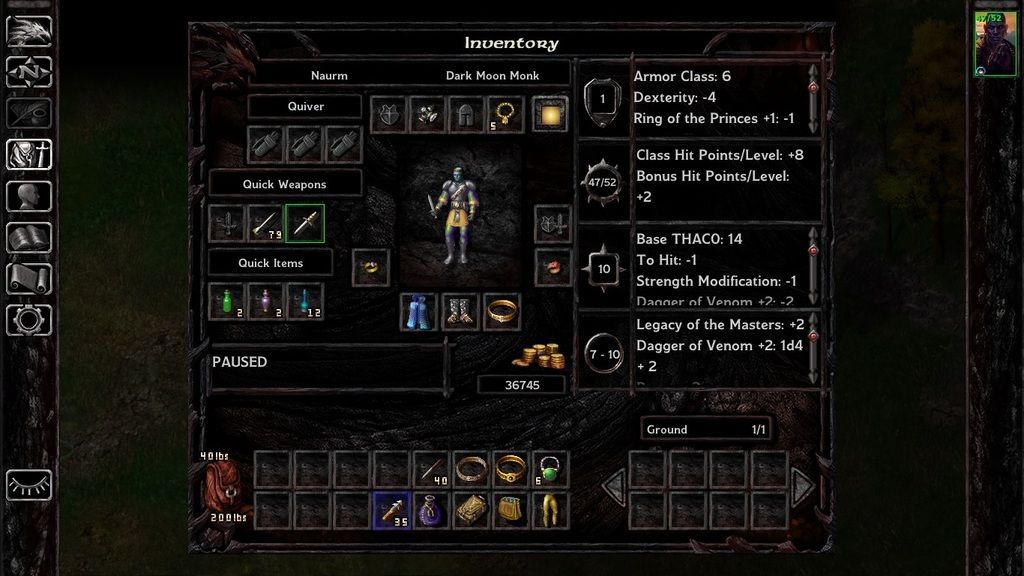This screenshot has height=576, width=1024.
Task: Select the purple potion quick item
Action: click(x=266, y=301)
